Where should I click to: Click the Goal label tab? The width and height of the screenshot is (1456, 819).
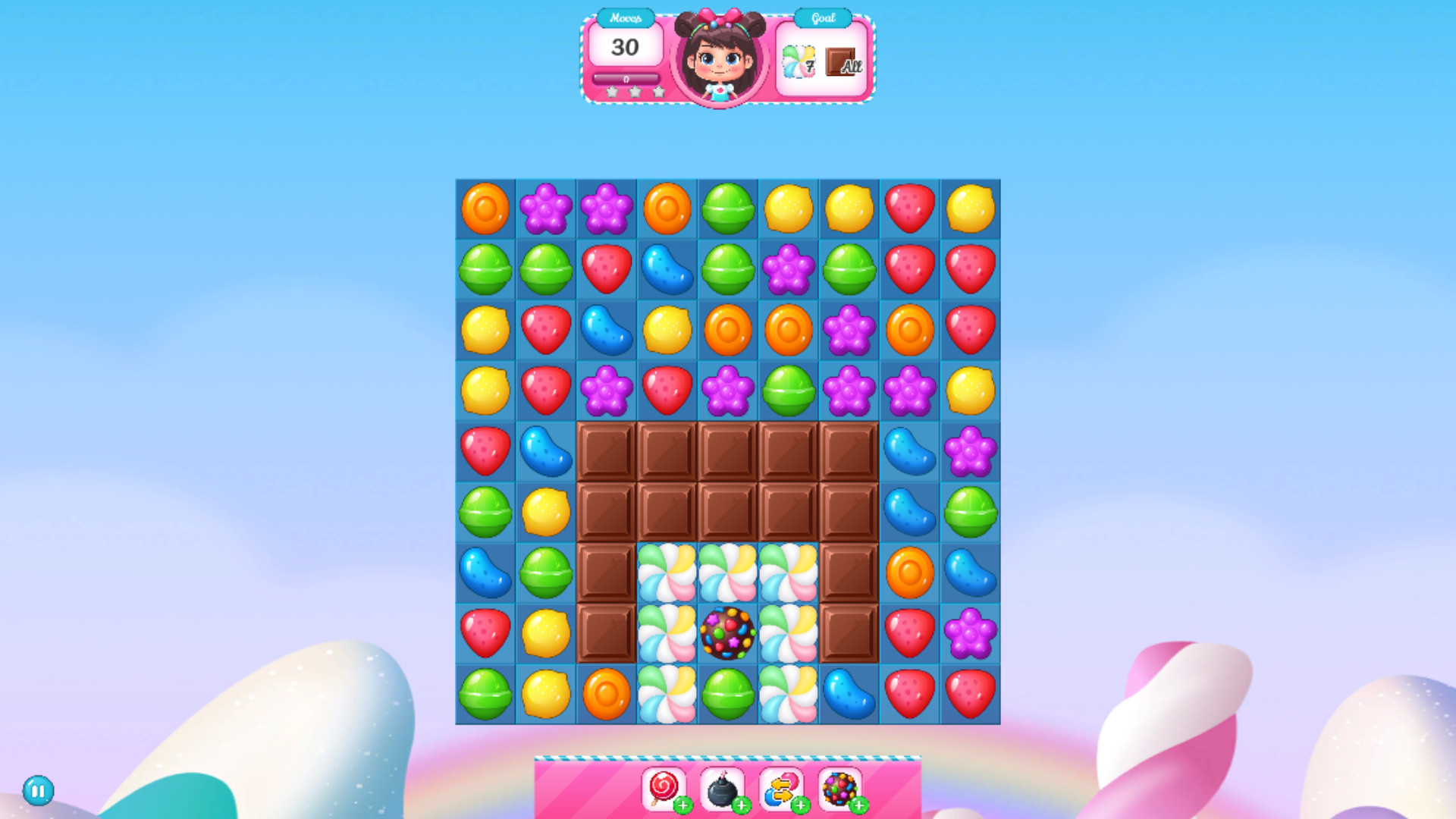tap(821, 17)
